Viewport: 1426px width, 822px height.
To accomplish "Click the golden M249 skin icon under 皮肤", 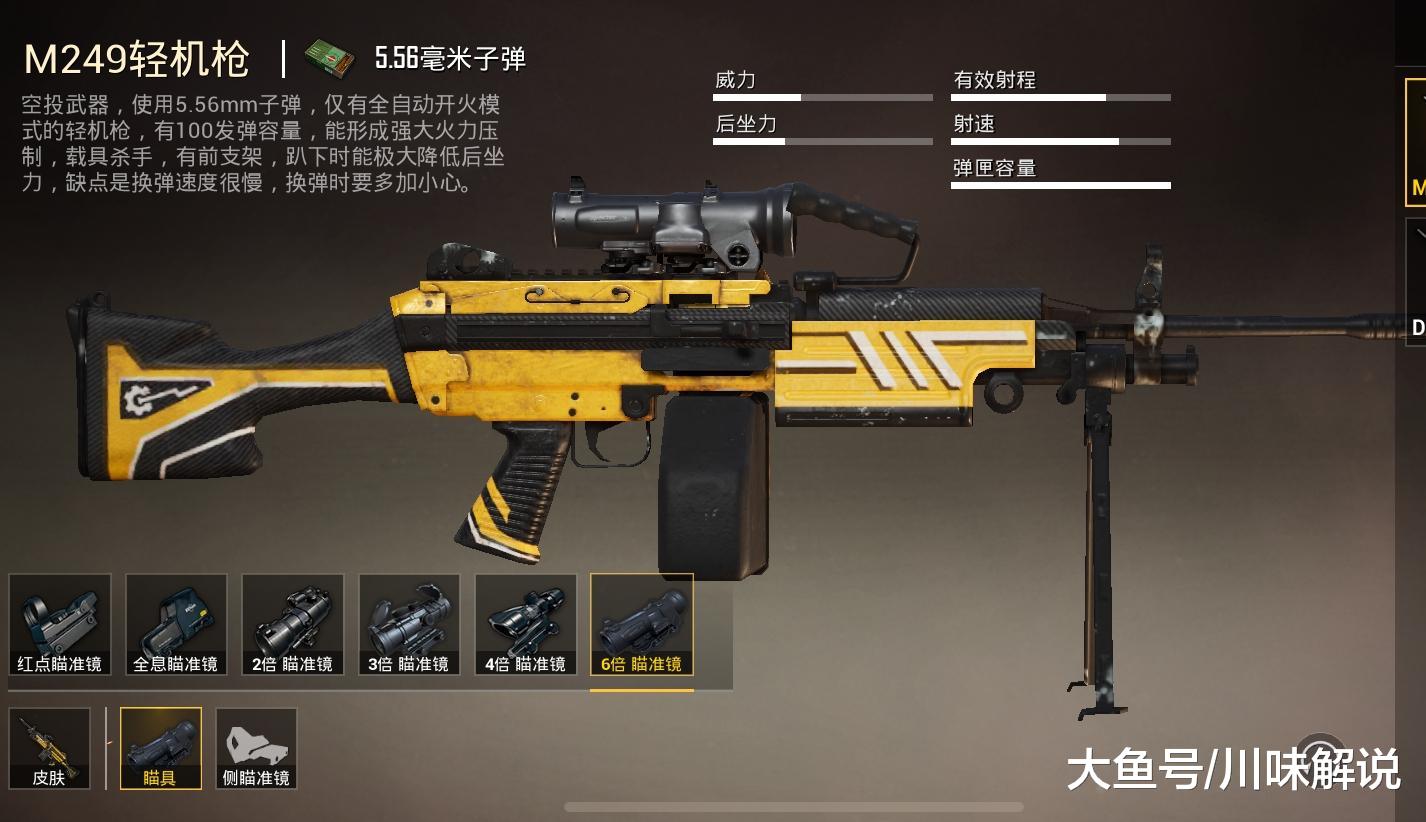I will pyautogui.click(x=49, y=748).
